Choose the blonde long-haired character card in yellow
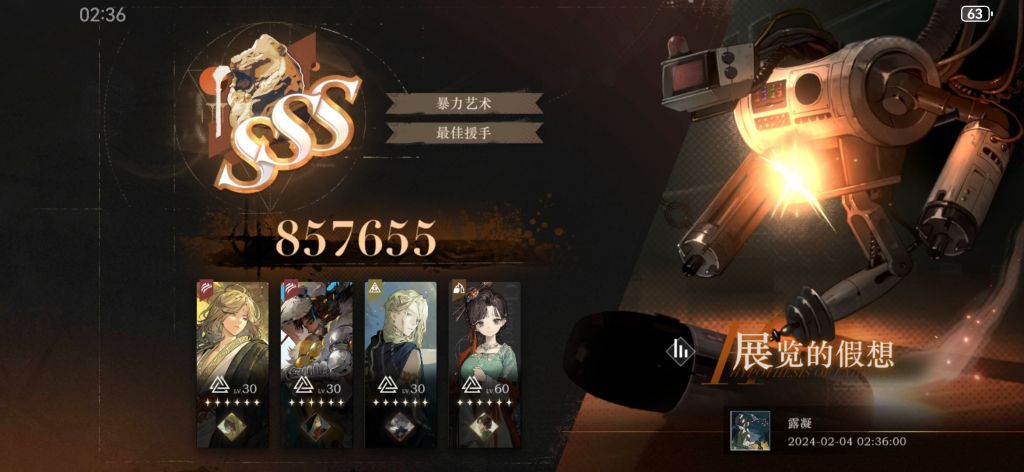1024x472 pixels. click(x=233, y=363)
